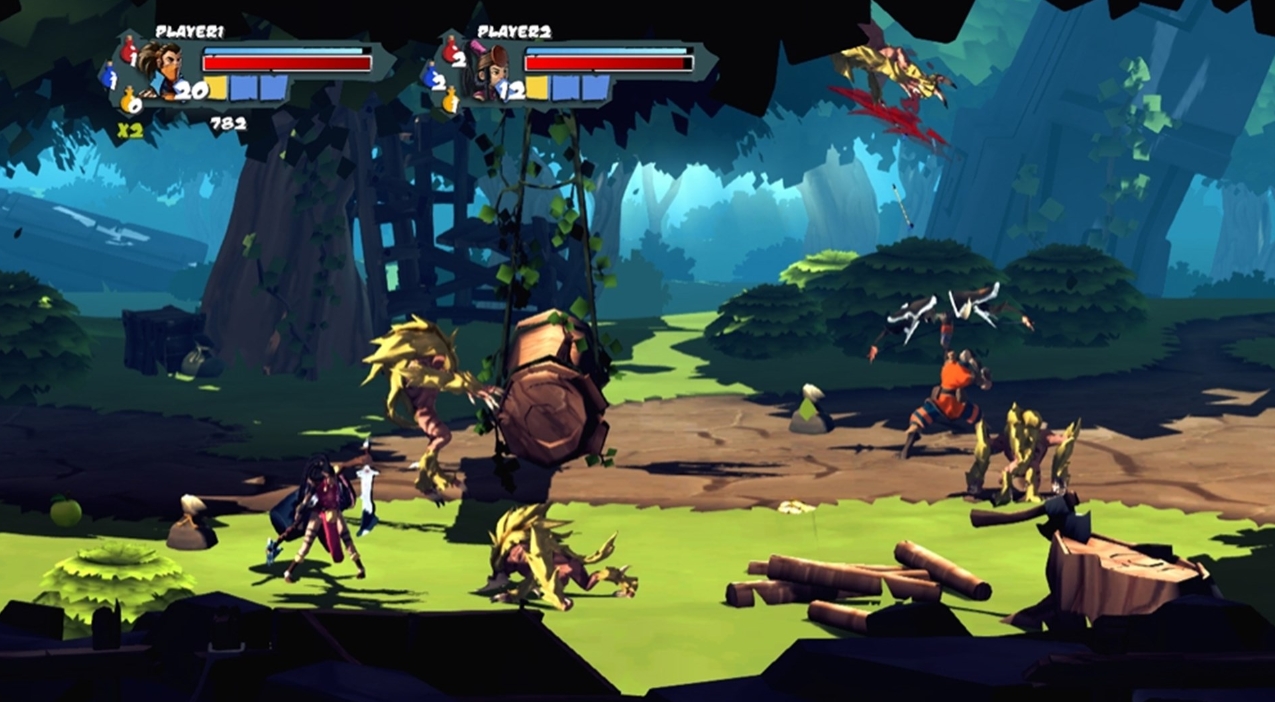Use Player 2's red health potion
This screenshot has width=1275, height=702.
click(451, 48)
